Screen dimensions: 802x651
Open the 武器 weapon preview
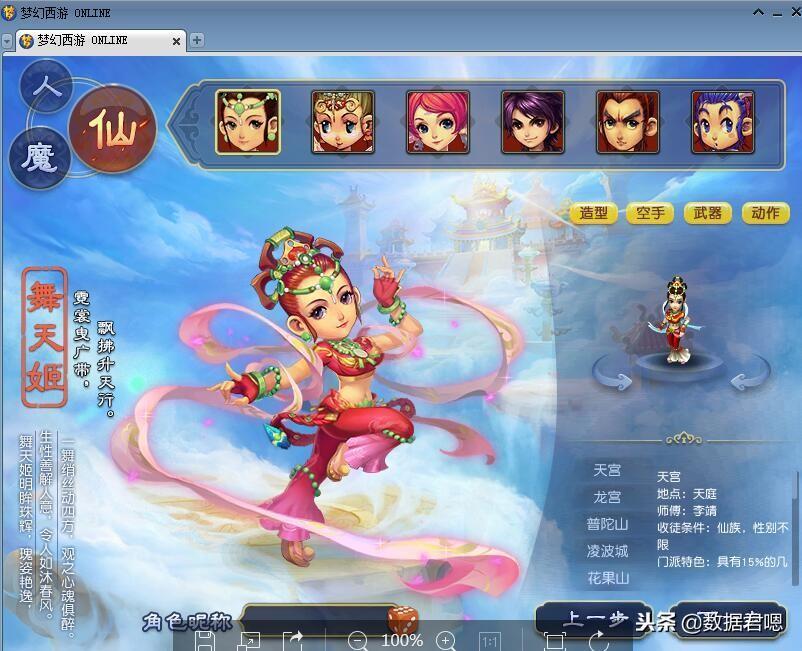pyautogui.click(x=708, y=213)
